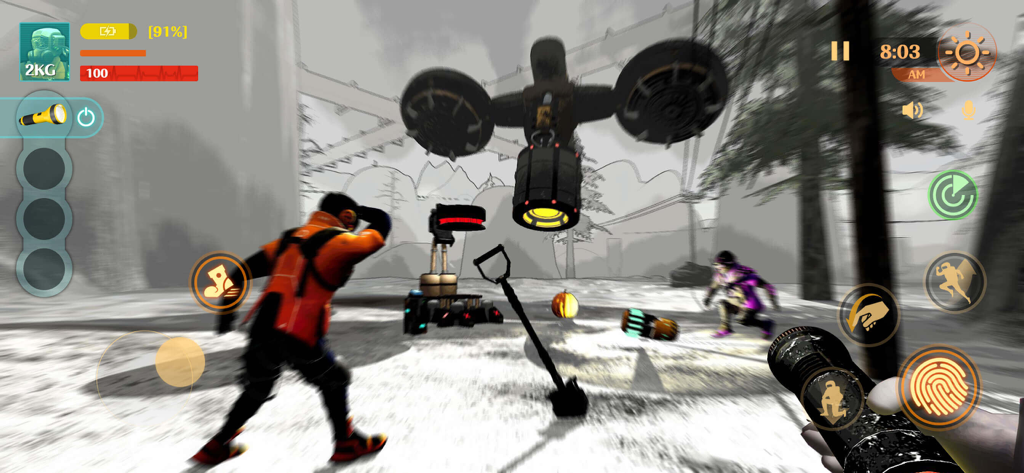
Task: Tap the kick boot action button
Action: pos(219,281)
